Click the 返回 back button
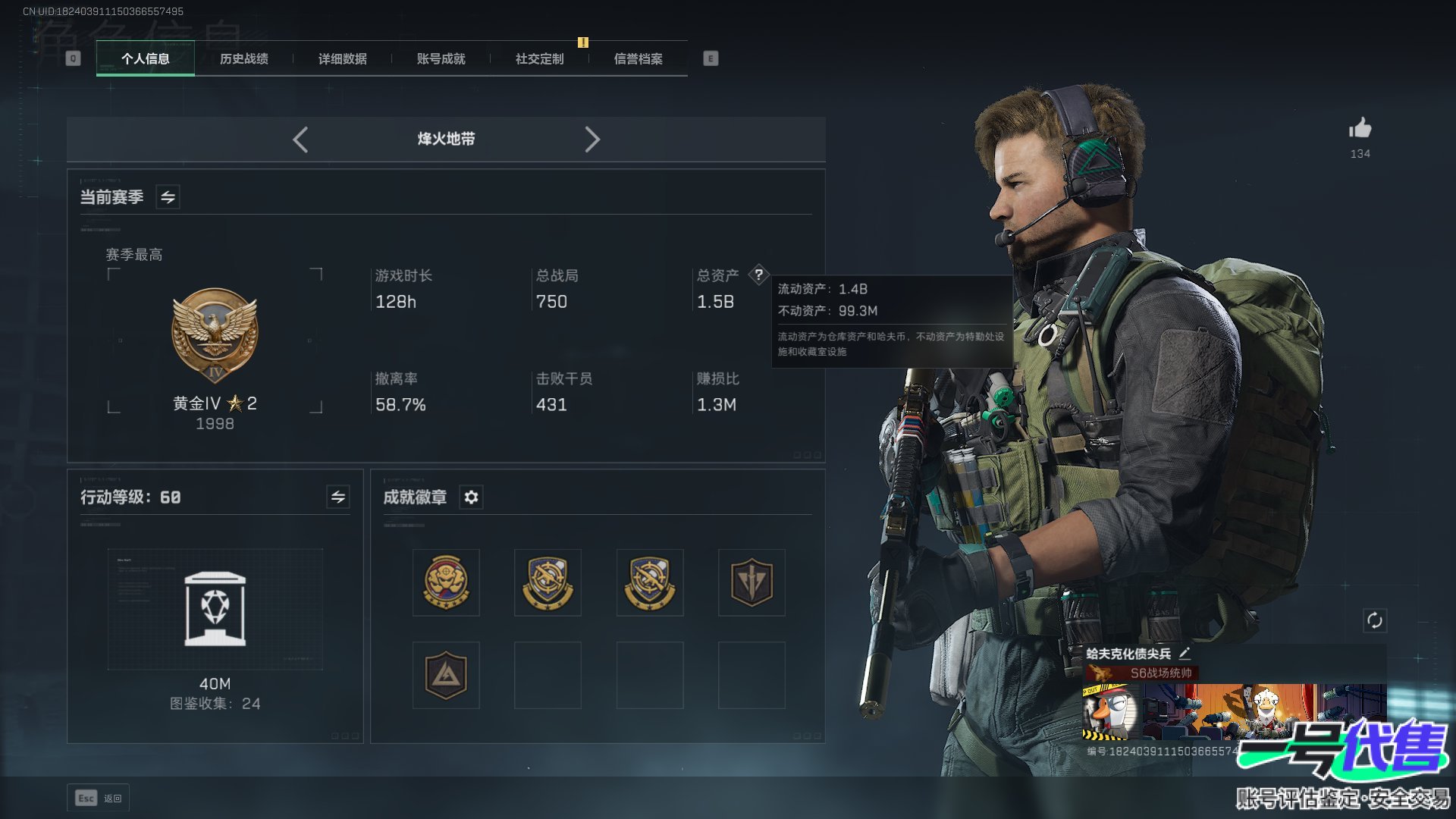Viewport: 1456px width, 819px height. pyautogui.click(x=99, y=798)
